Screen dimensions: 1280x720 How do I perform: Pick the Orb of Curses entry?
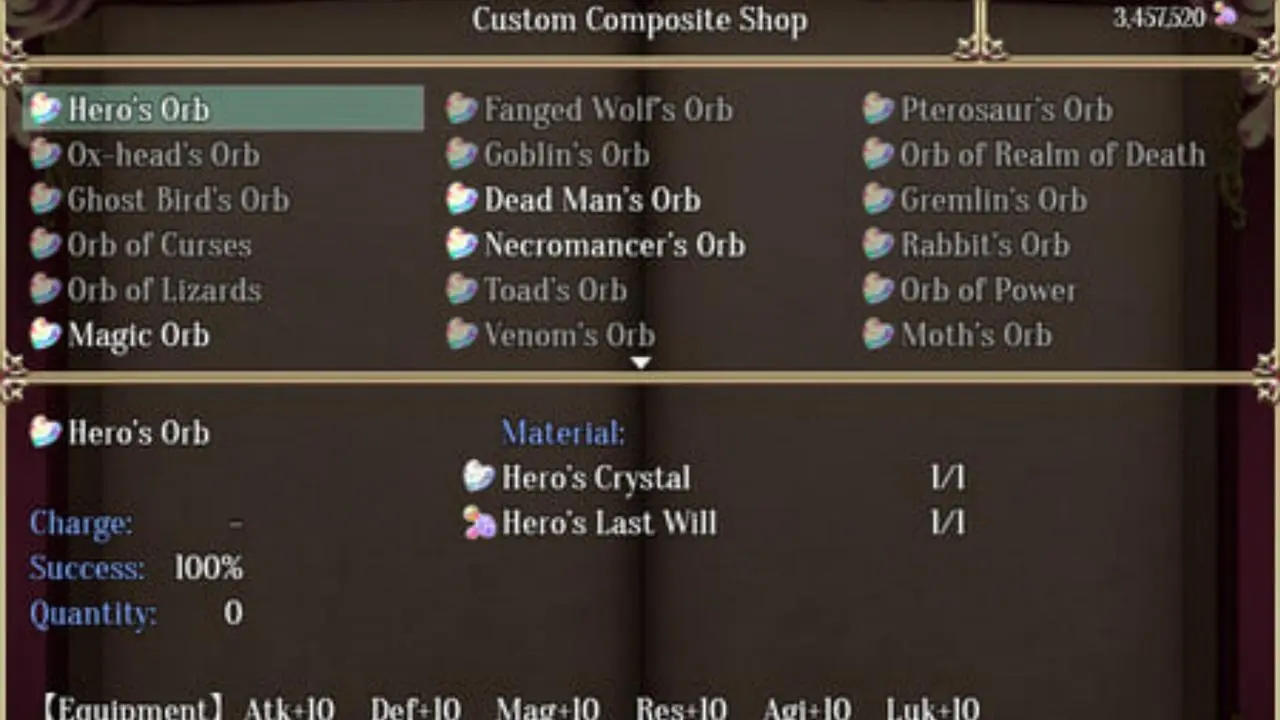click(159, 245)
